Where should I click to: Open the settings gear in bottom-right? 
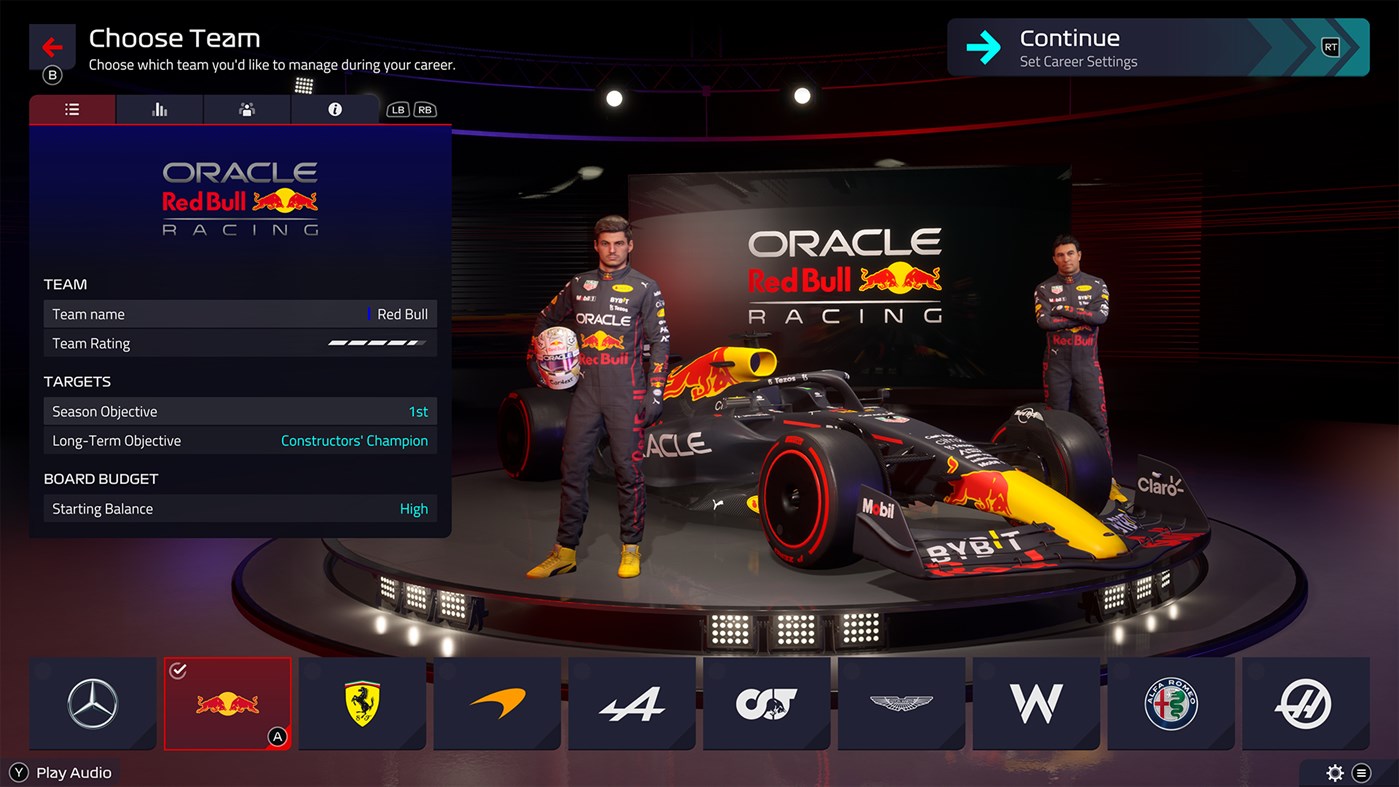[x=1335, y=772]
